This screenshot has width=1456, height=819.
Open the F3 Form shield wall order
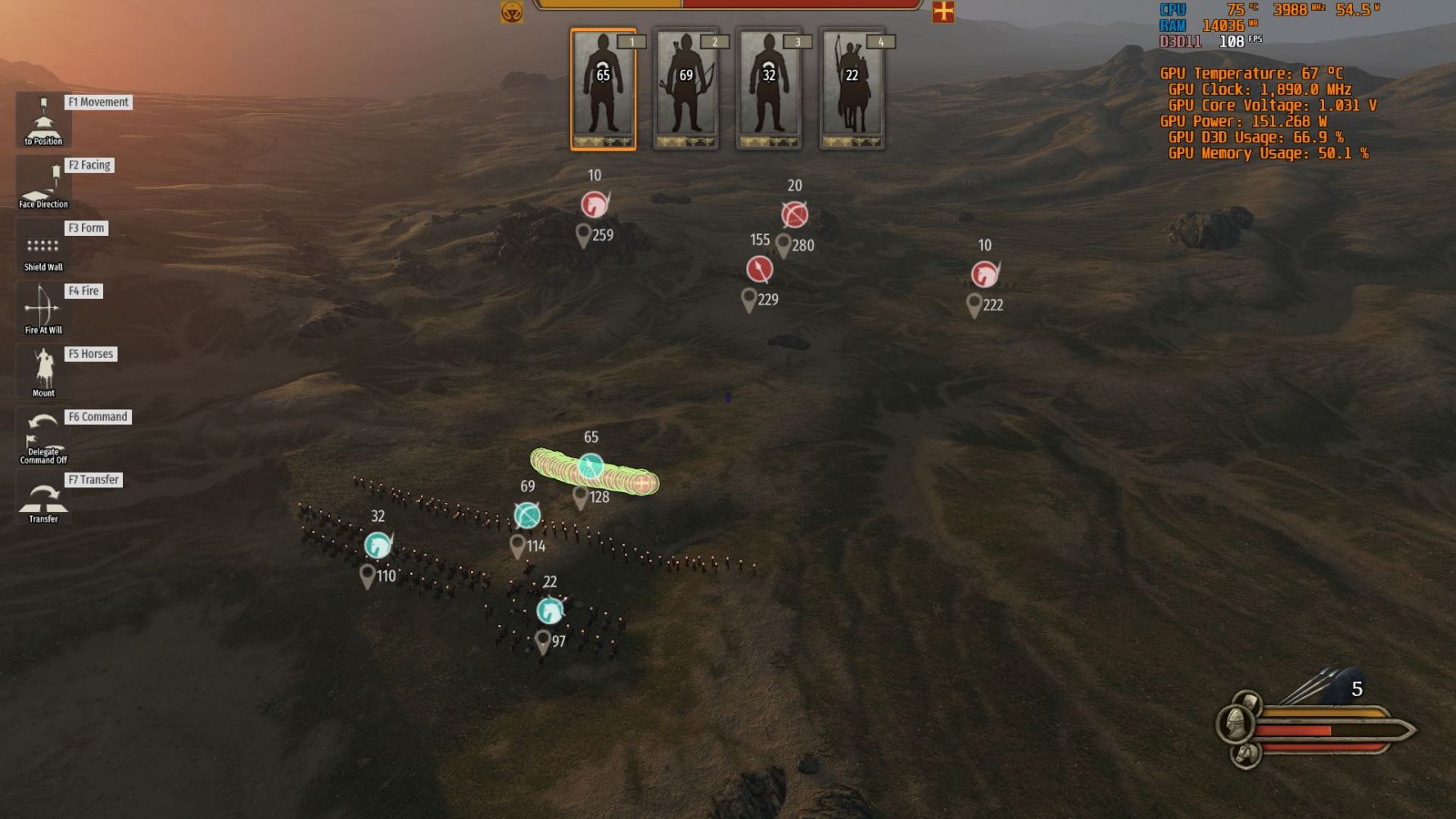click(43, 247)
